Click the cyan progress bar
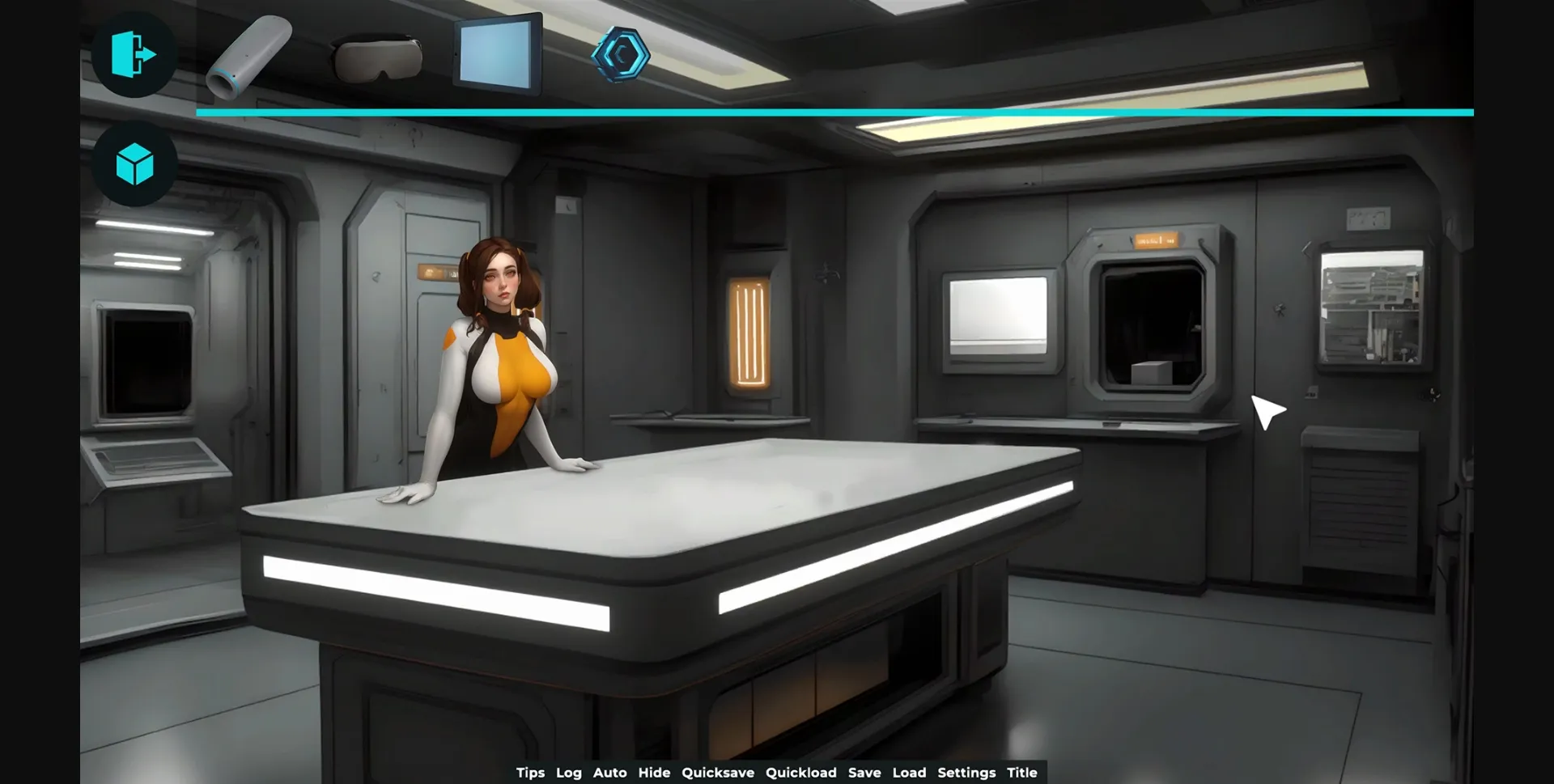This screenshot has width=1554, height=784. pos(834,111)
